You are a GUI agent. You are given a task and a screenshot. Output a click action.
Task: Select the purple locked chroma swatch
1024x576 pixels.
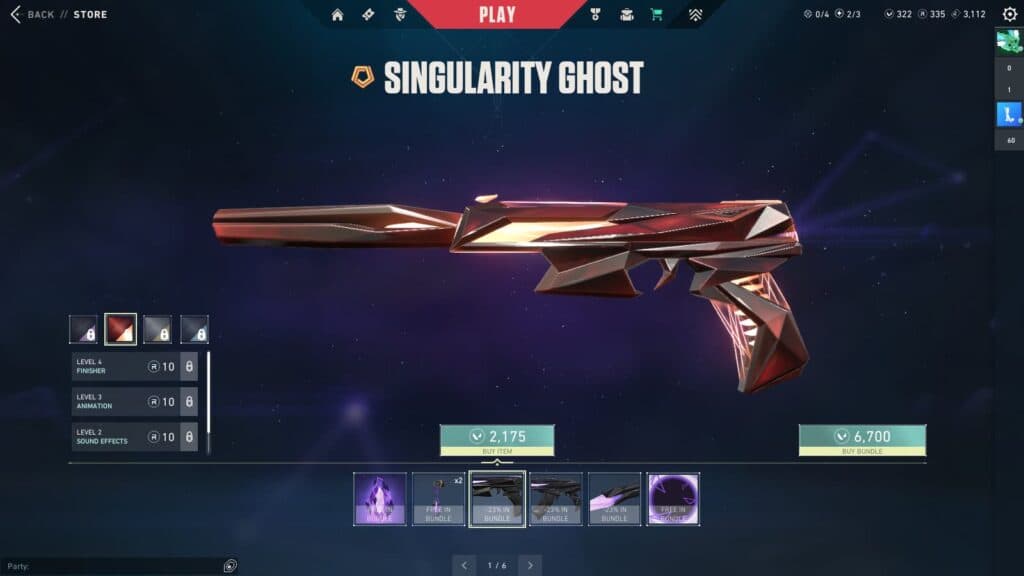83,329
